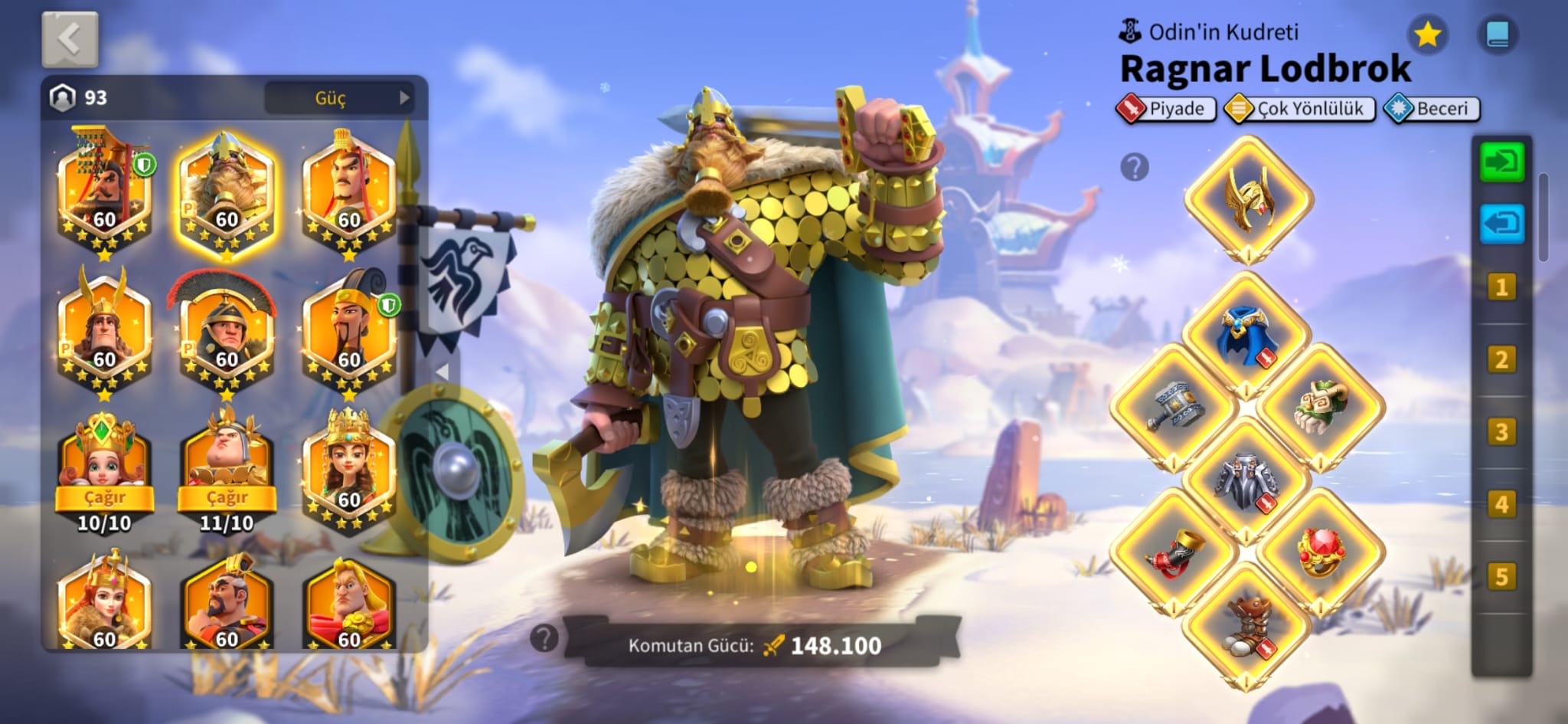
Task: Go back using the arrow button
Action: [70, 39]
